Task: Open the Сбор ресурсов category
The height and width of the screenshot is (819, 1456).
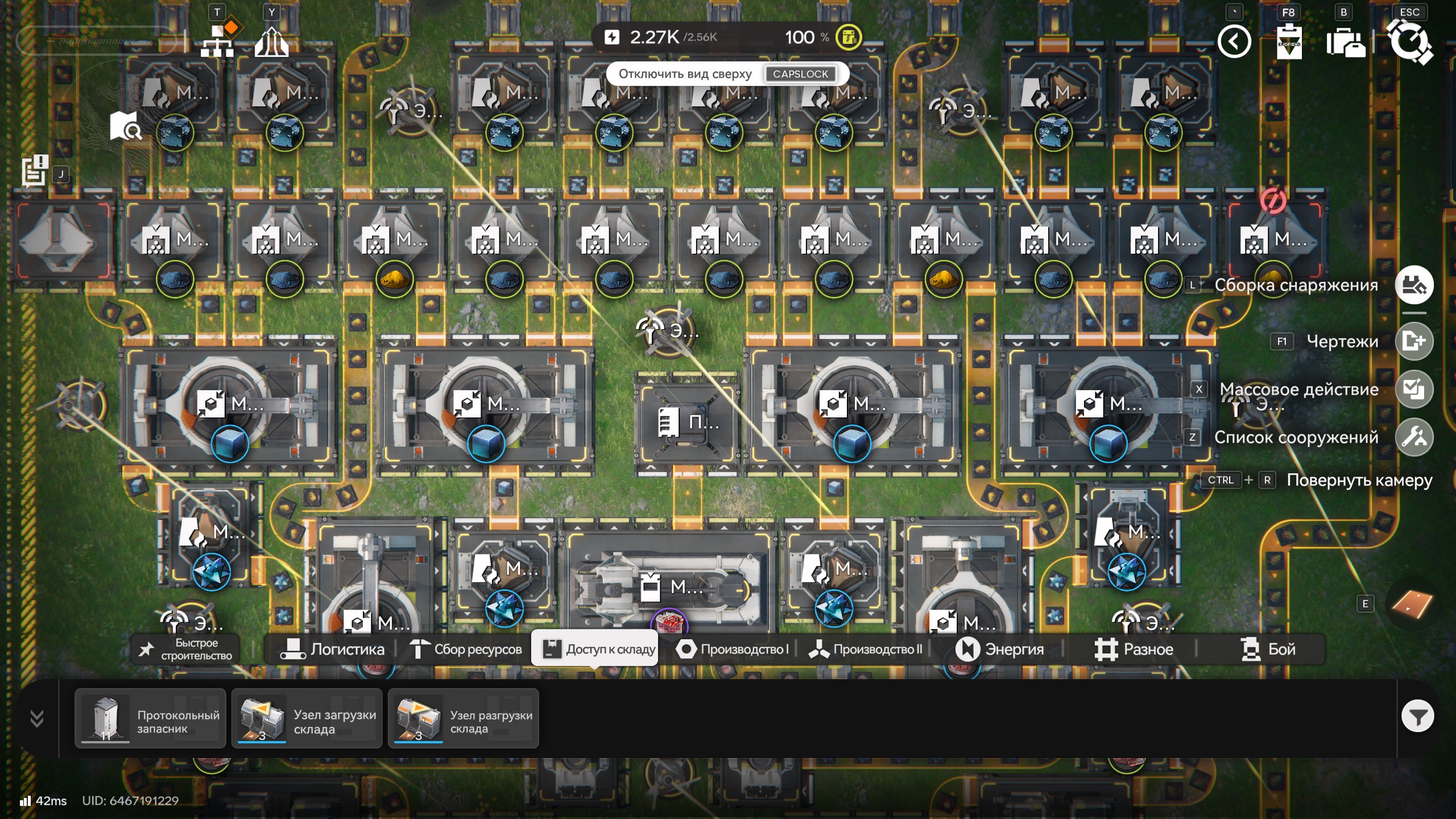Action: pyautogui.click(x=466, y=650)
